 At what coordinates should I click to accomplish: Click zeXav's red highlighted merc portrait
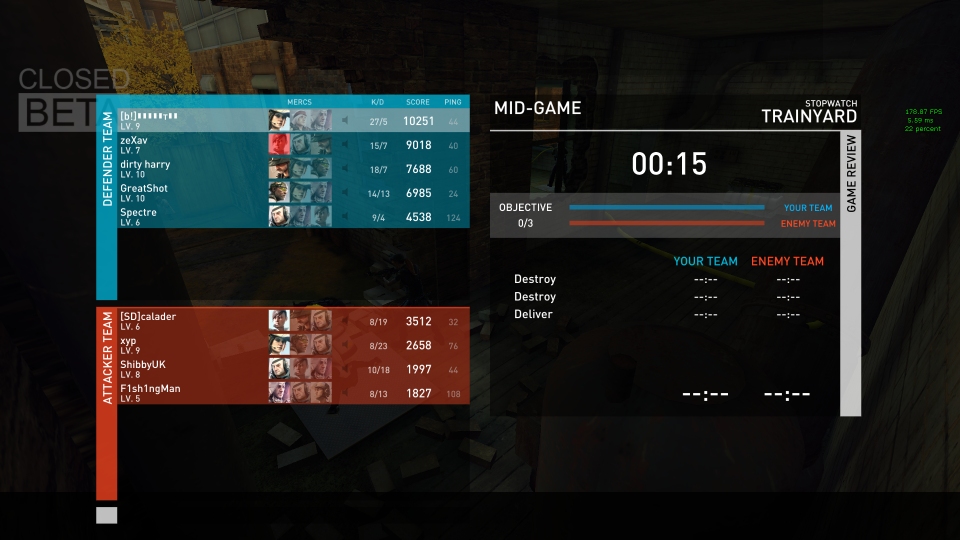pyautogui.click(x=279, y=145)
